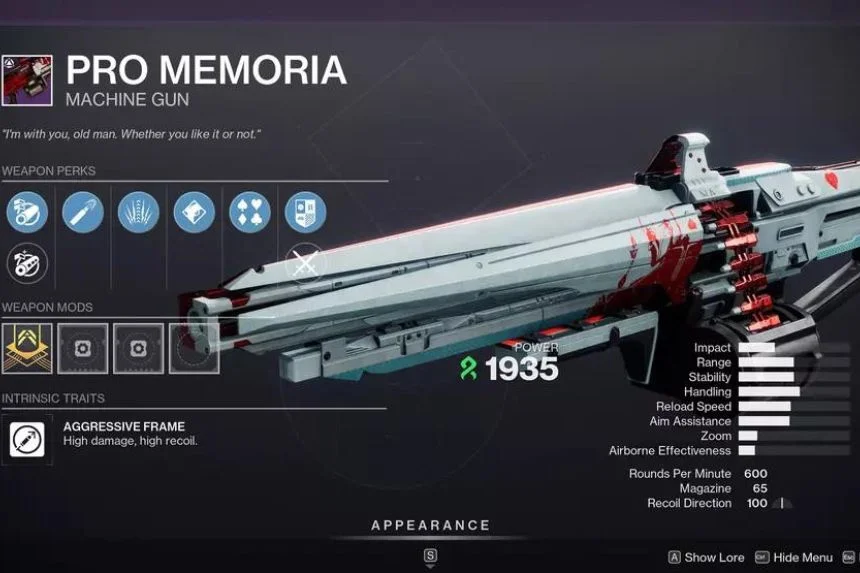Viewport: 860px width, 573px height.
Task: Select the diamond-shaped trait perk icon
Action: 193,213
